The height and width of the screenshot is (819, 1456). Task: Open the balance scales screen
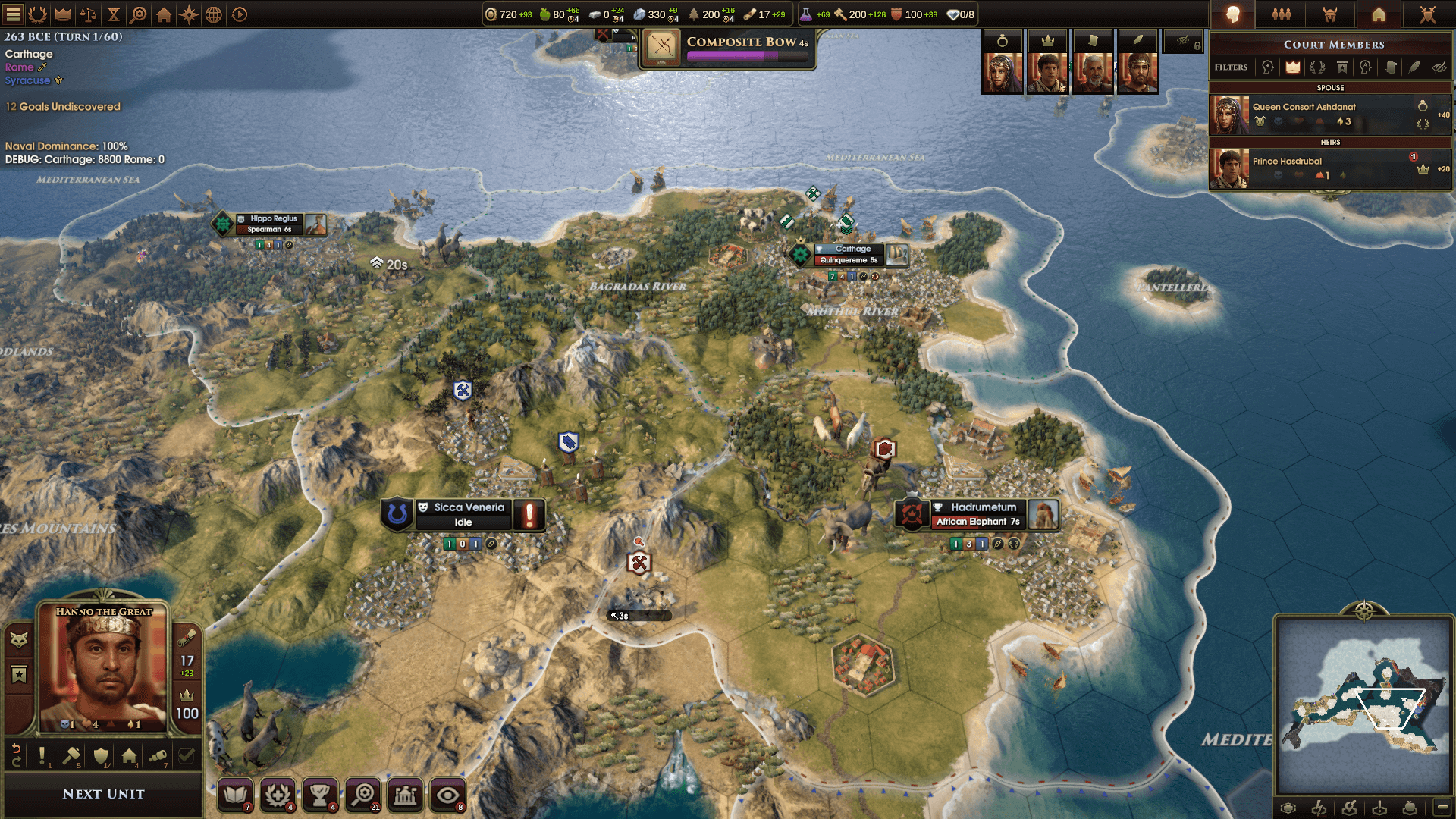point(88,14)
